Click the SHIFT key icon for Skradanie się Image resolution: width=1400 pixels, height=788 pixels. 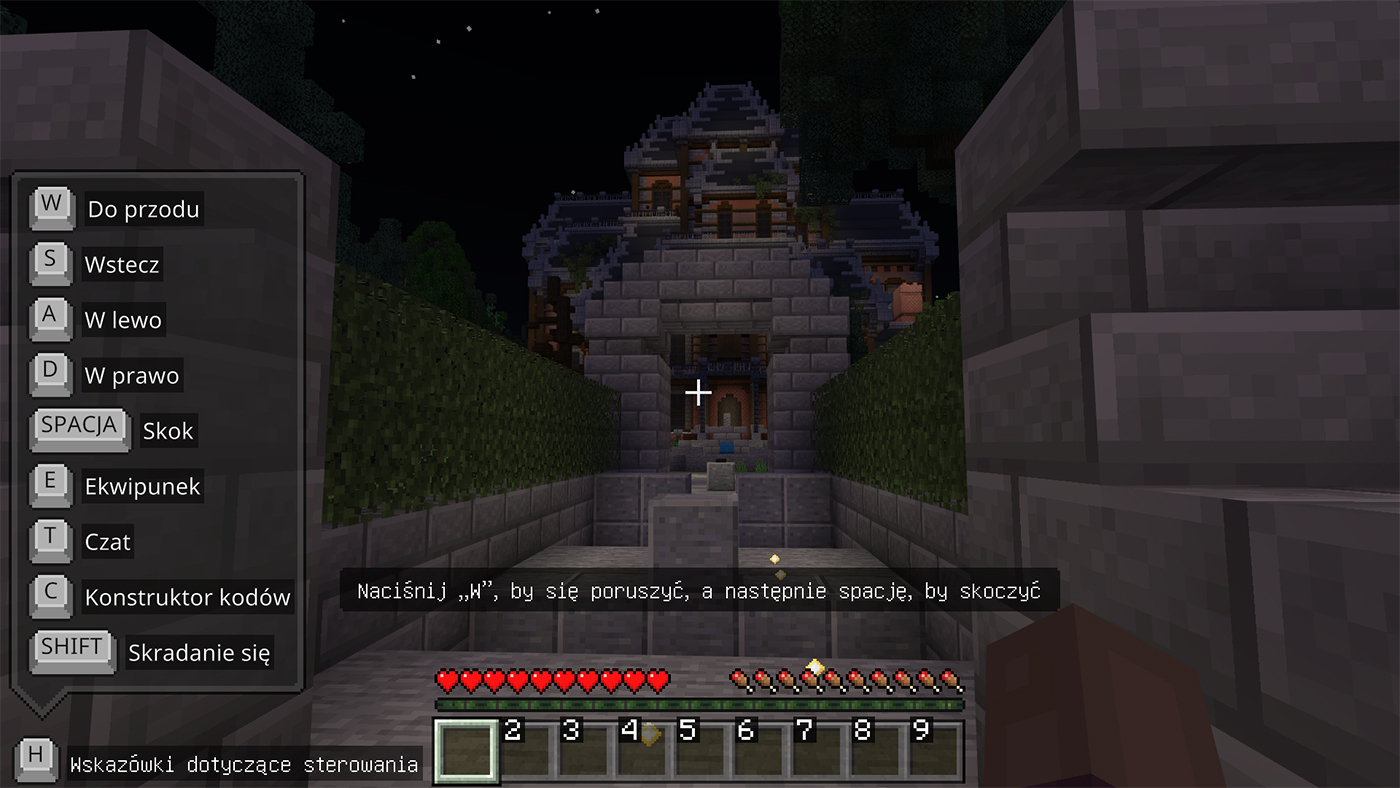click(71, 648)
